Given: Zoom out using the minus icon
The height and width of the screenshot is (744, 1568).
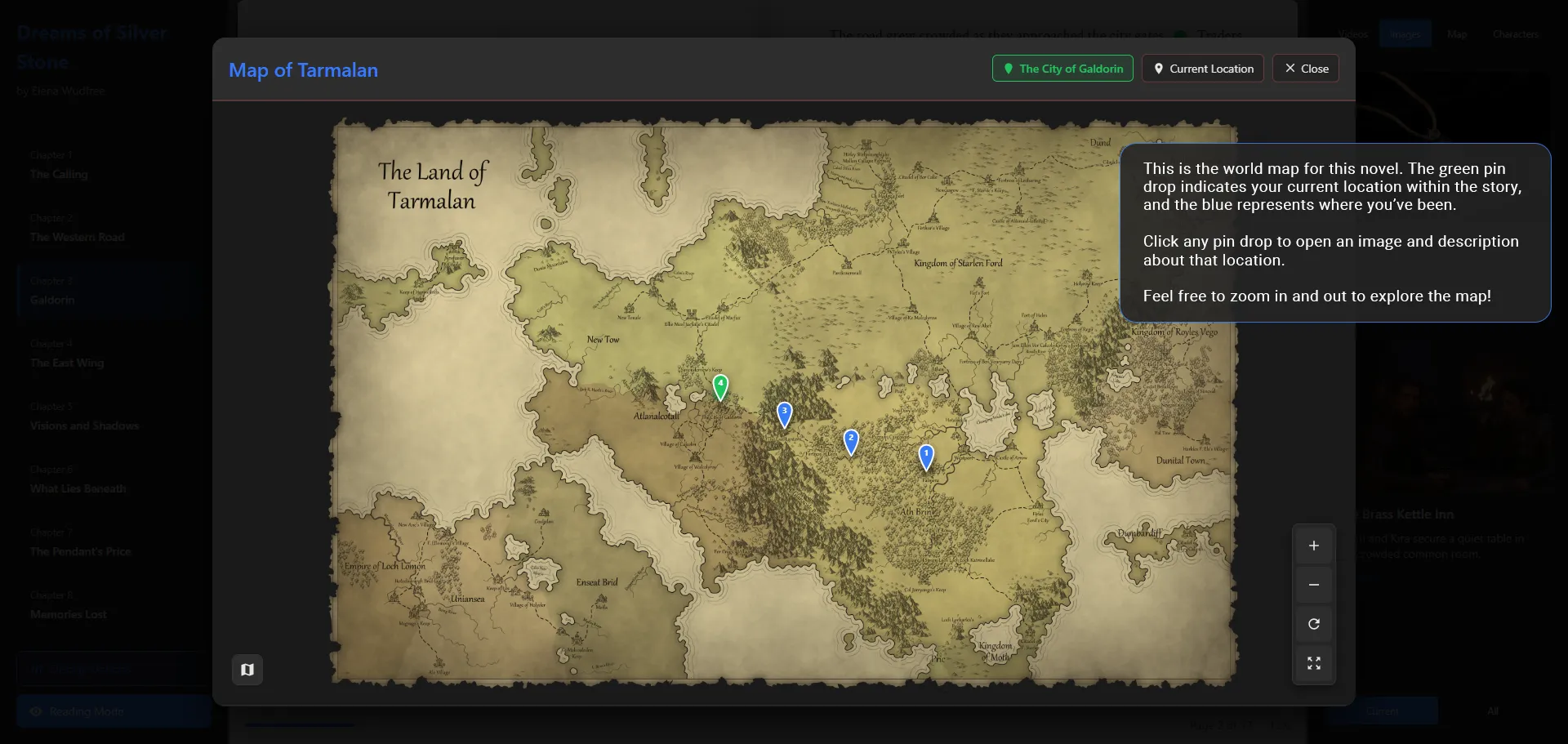Looking at the screenshot, I should [x=1314, y=585].
